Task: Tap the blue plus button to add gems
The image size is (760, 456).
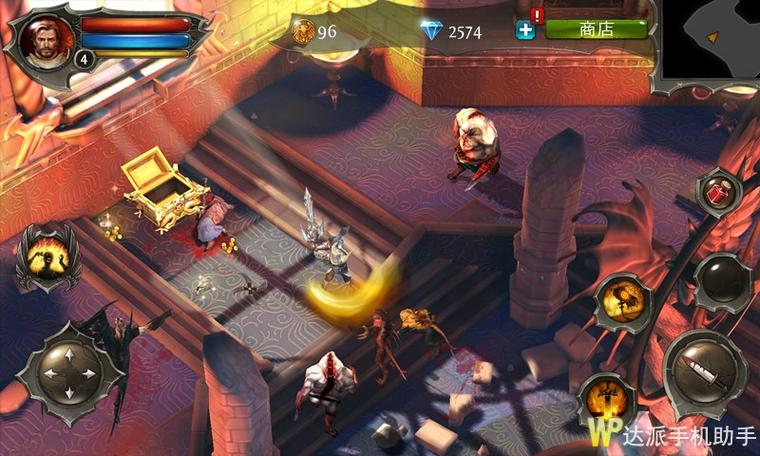Action: coord(526,30)
